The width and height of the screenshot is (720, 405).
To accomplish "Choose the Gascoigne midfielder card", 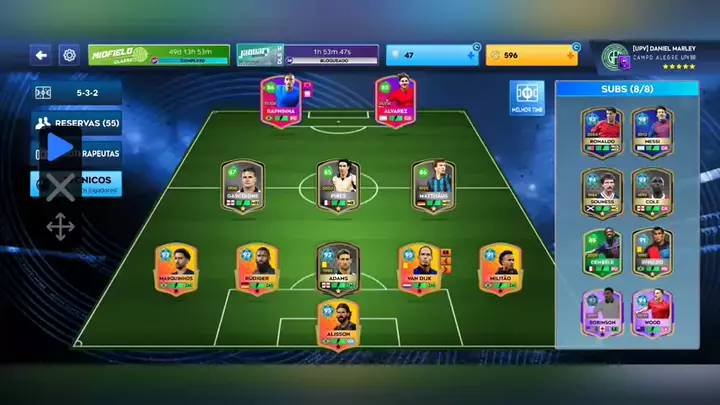I will coord(242,184).
